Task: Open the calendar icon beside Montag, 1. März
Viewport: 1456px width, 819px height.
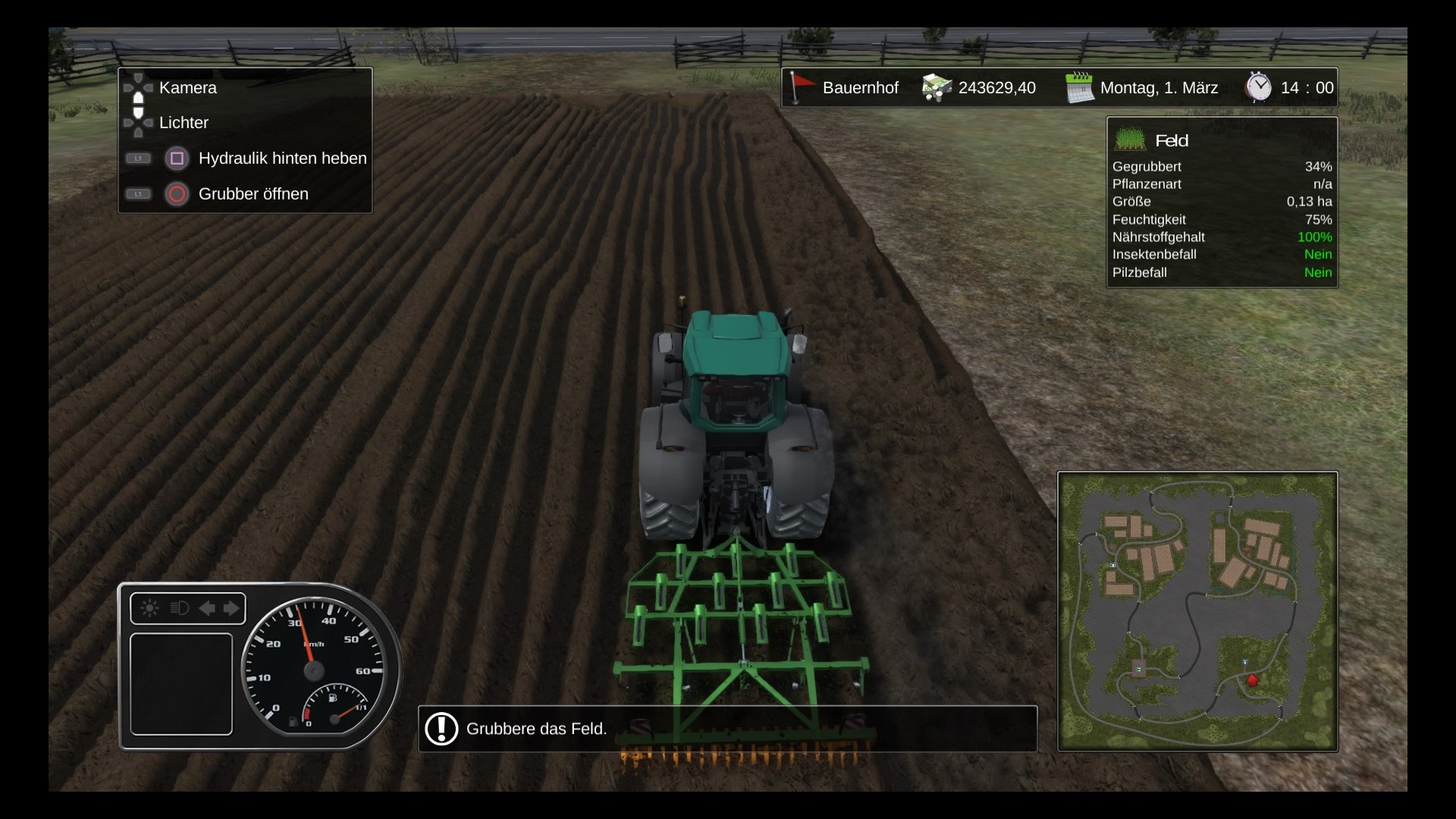Action: (1078, 88)
